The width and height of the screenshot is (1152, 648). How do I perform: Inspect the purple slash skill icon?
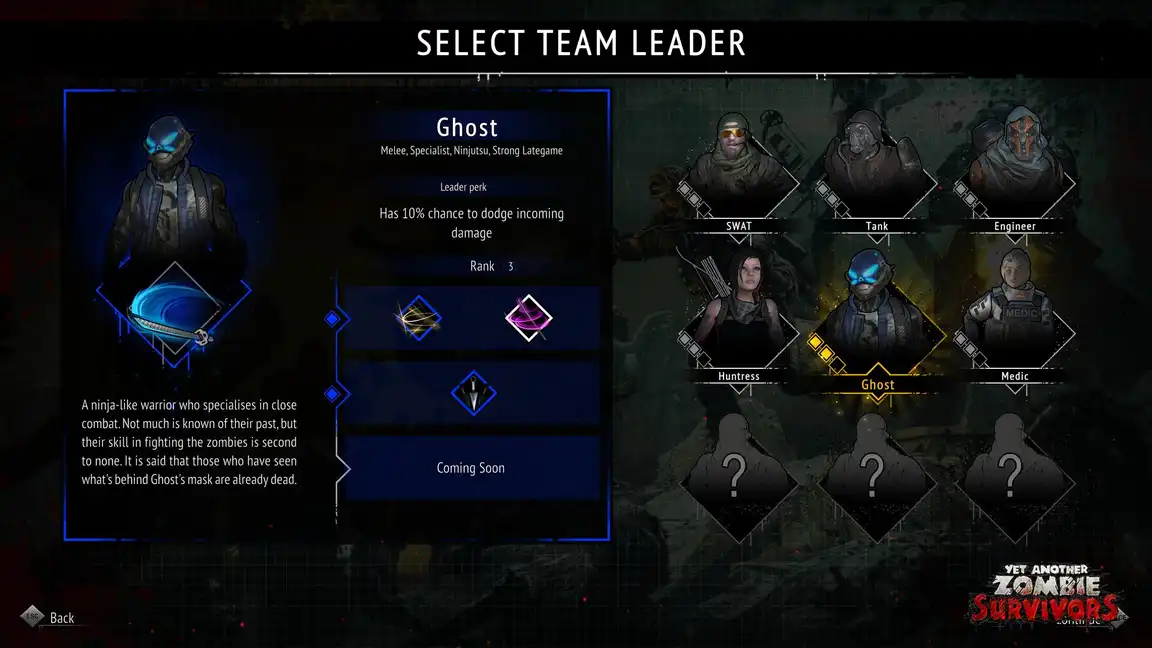(x=528, y=318)
